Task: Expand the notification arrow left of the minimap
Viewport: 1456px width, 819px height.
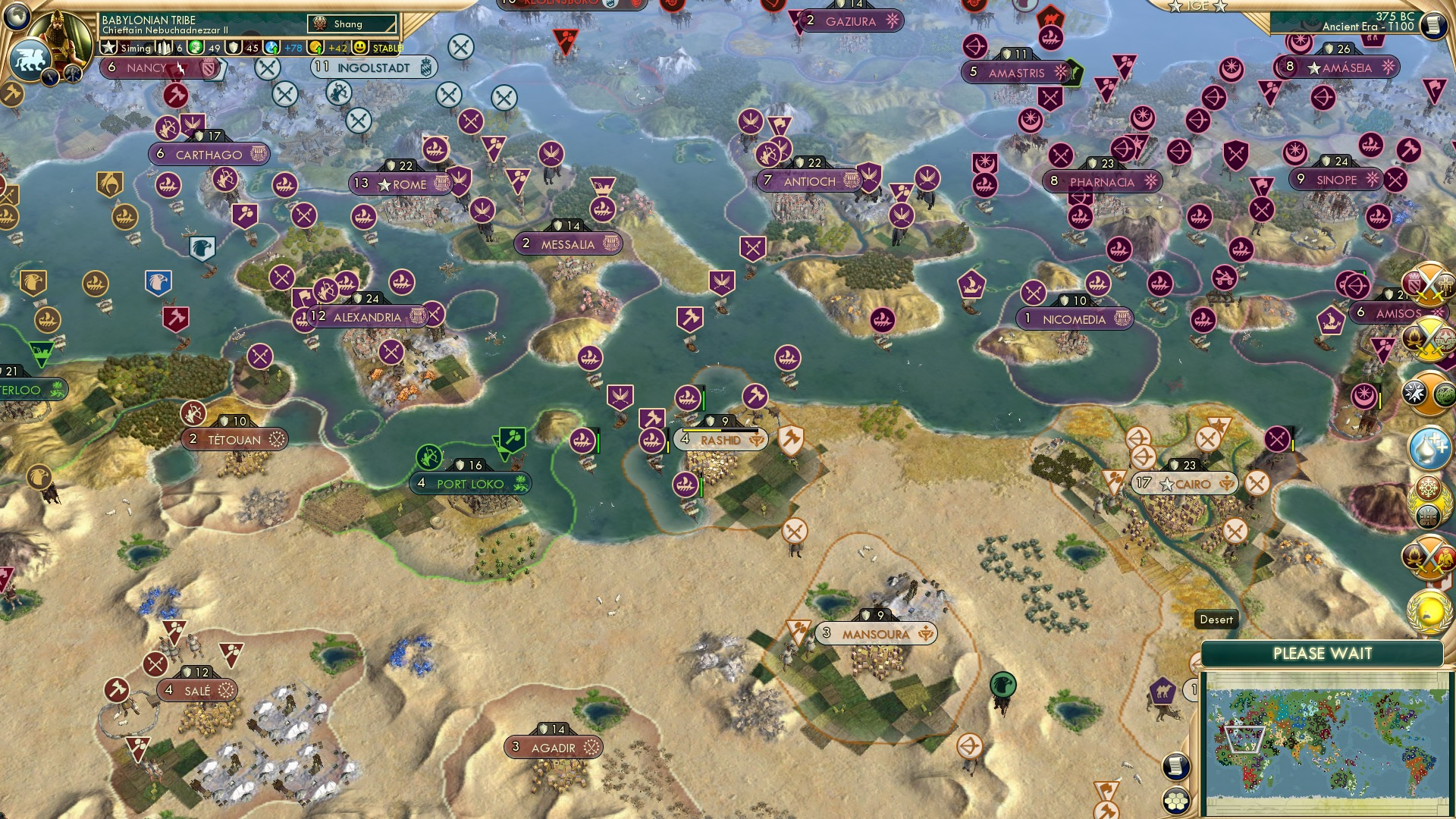Action: tap(1194, 664)
